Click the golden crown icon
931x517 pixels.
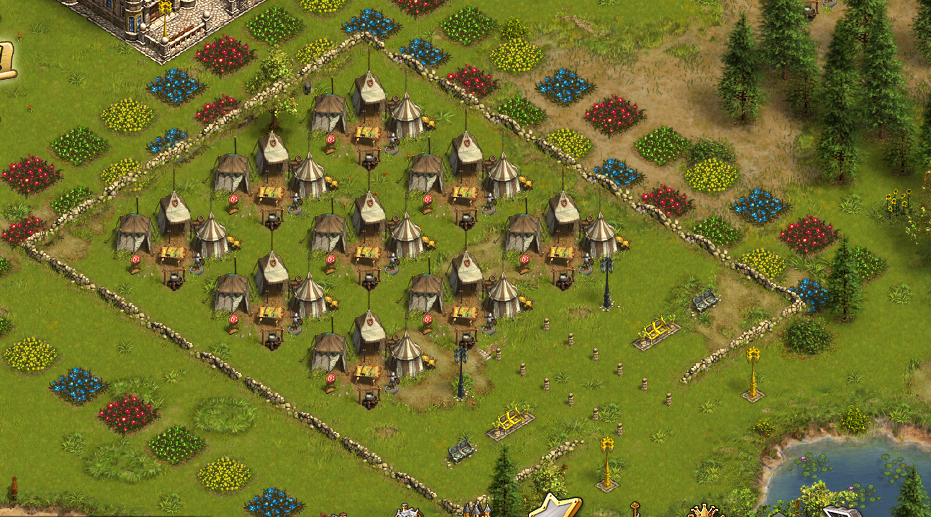coord(706,511)
